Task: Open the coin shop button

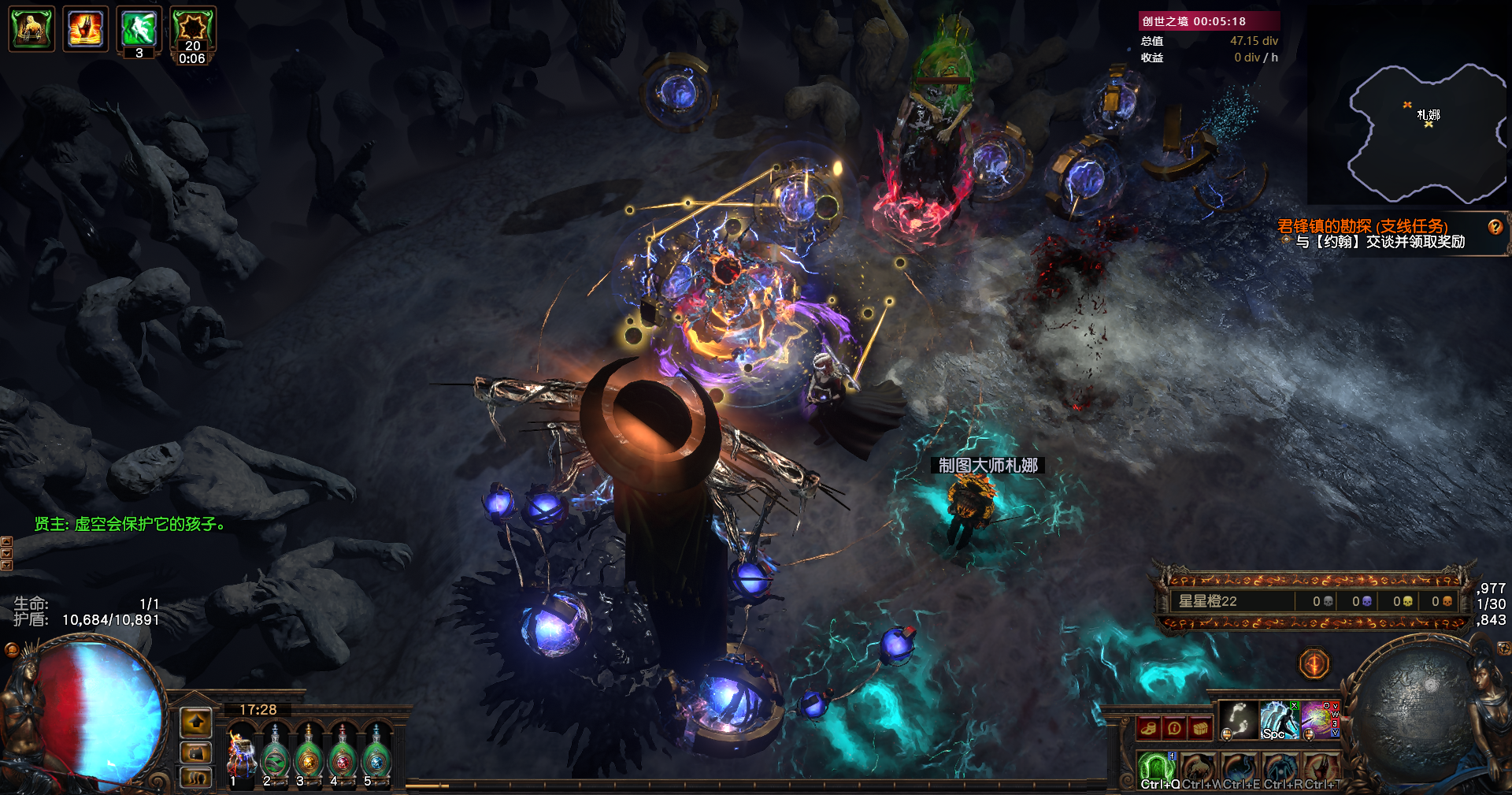Action: (1149, 728)
